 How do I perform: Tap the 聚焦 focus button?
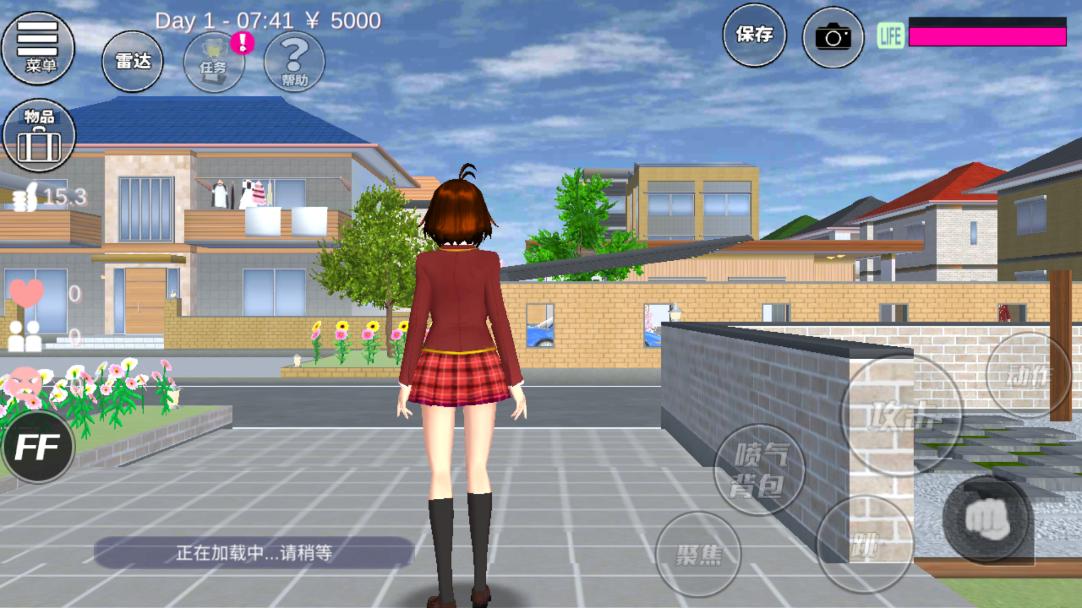(x=698, y=554)
